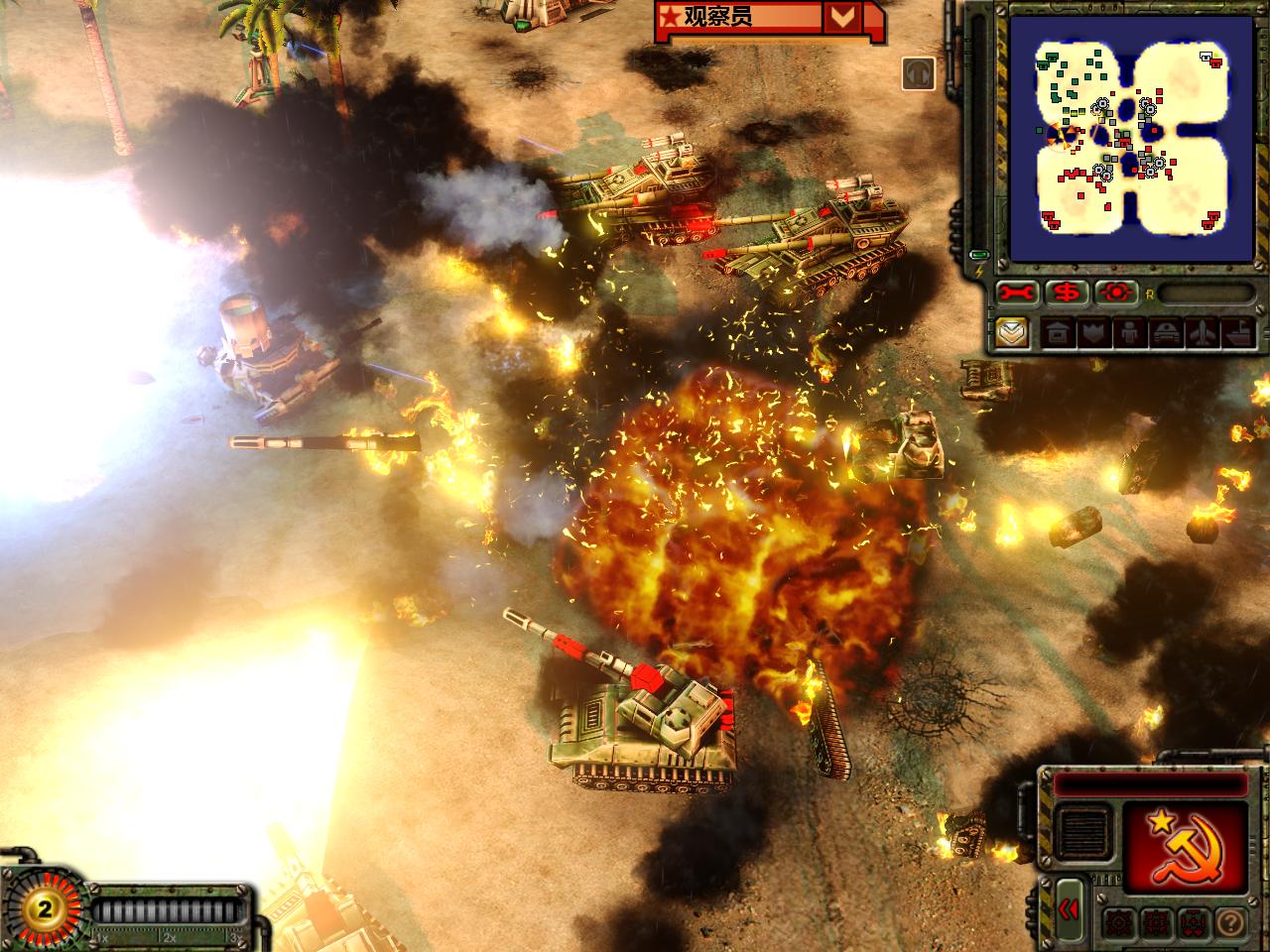Activate the dollar-sign sell button
The height and width of the screenshot is (952, 1270).
(x=1070, y=293)
